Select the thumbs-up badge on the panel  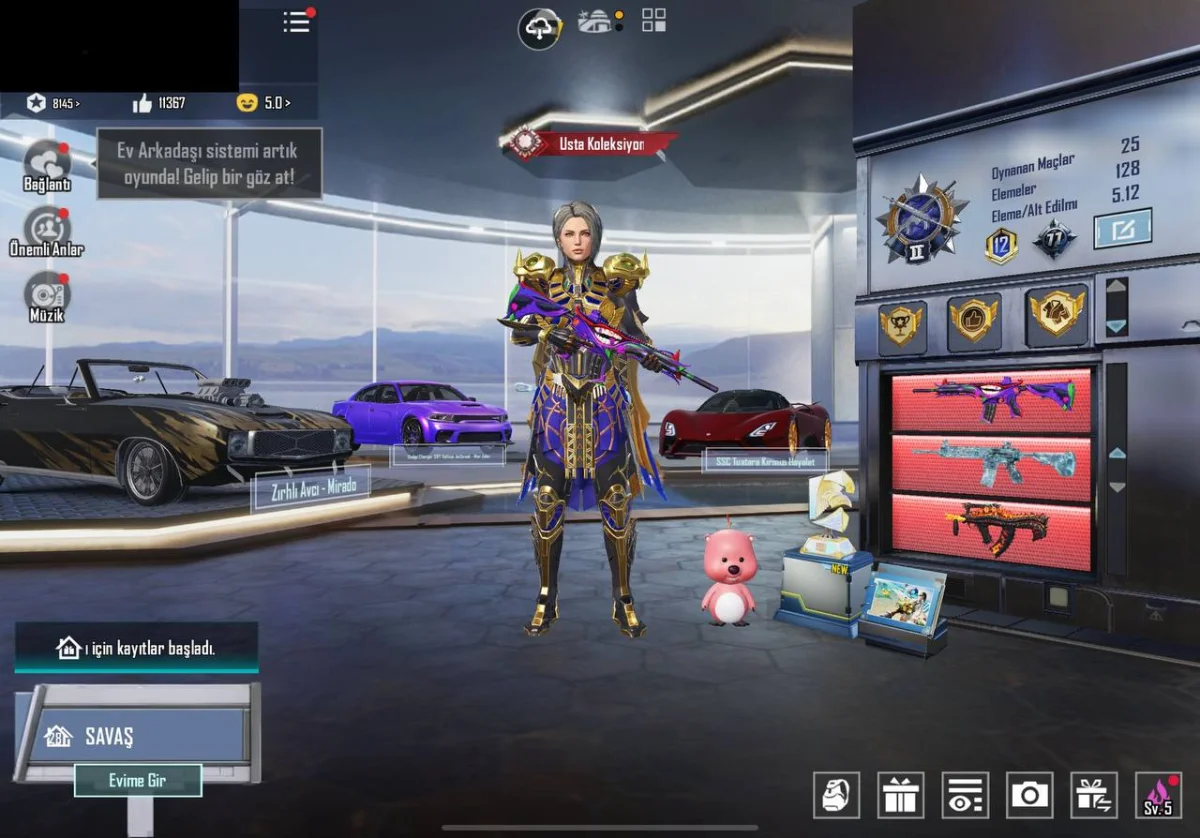pos(973,319)
